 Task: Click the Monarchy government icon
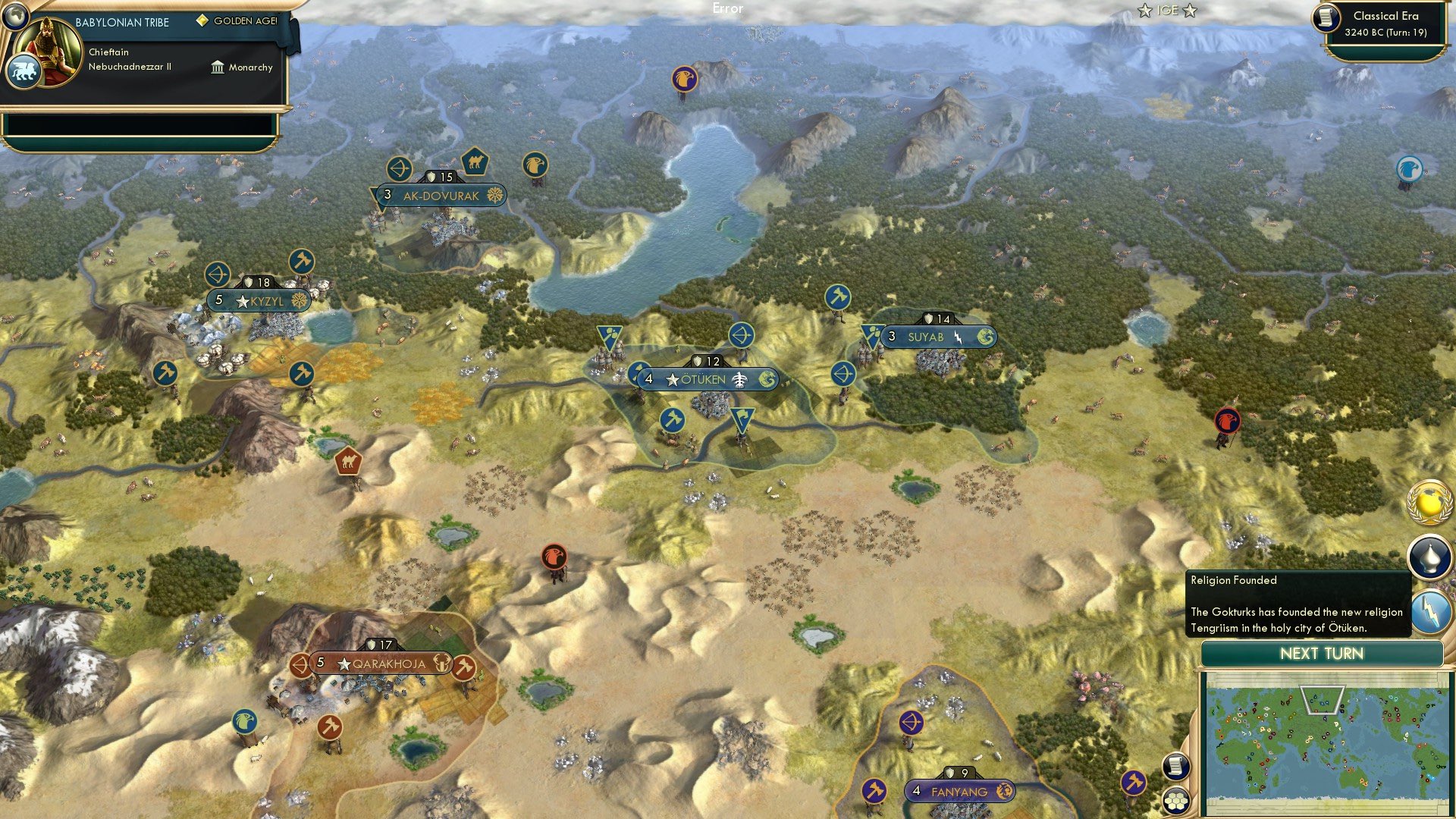tap(217, 67)
